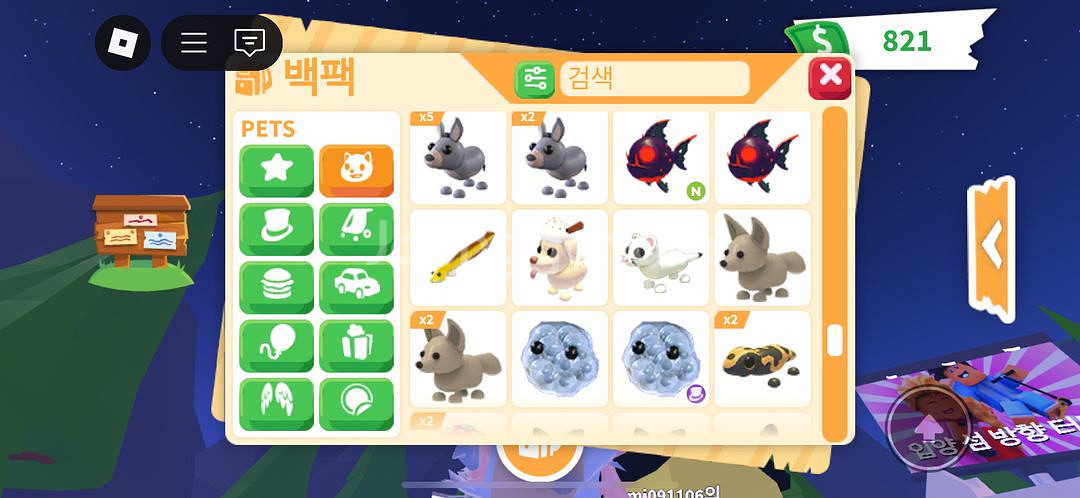Select the cream poodle pet slot

click(x=559, y=257)
